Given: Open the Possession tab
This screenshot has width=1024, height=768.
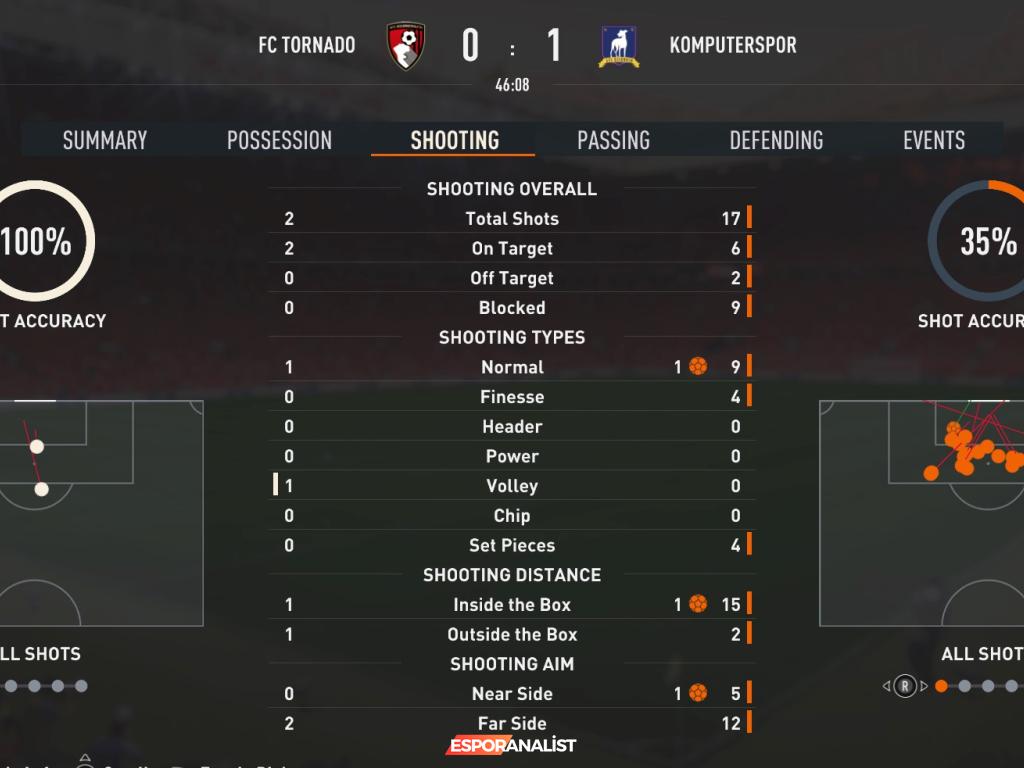Looking at the screenshot, I should [x=279, y=140].
